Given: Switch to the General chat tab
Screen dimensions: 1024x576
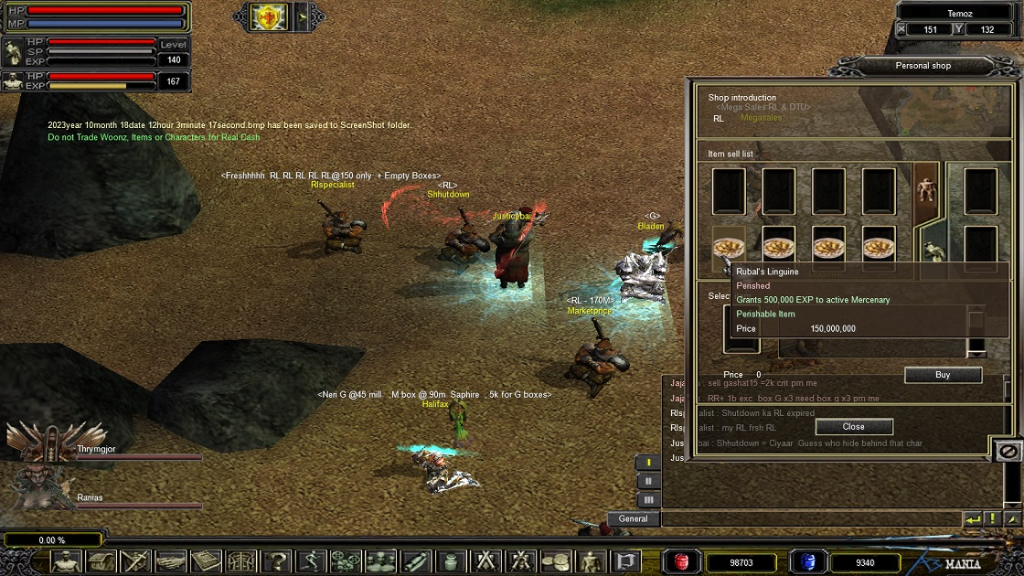Looking at the screenshot, I should 633,519.
